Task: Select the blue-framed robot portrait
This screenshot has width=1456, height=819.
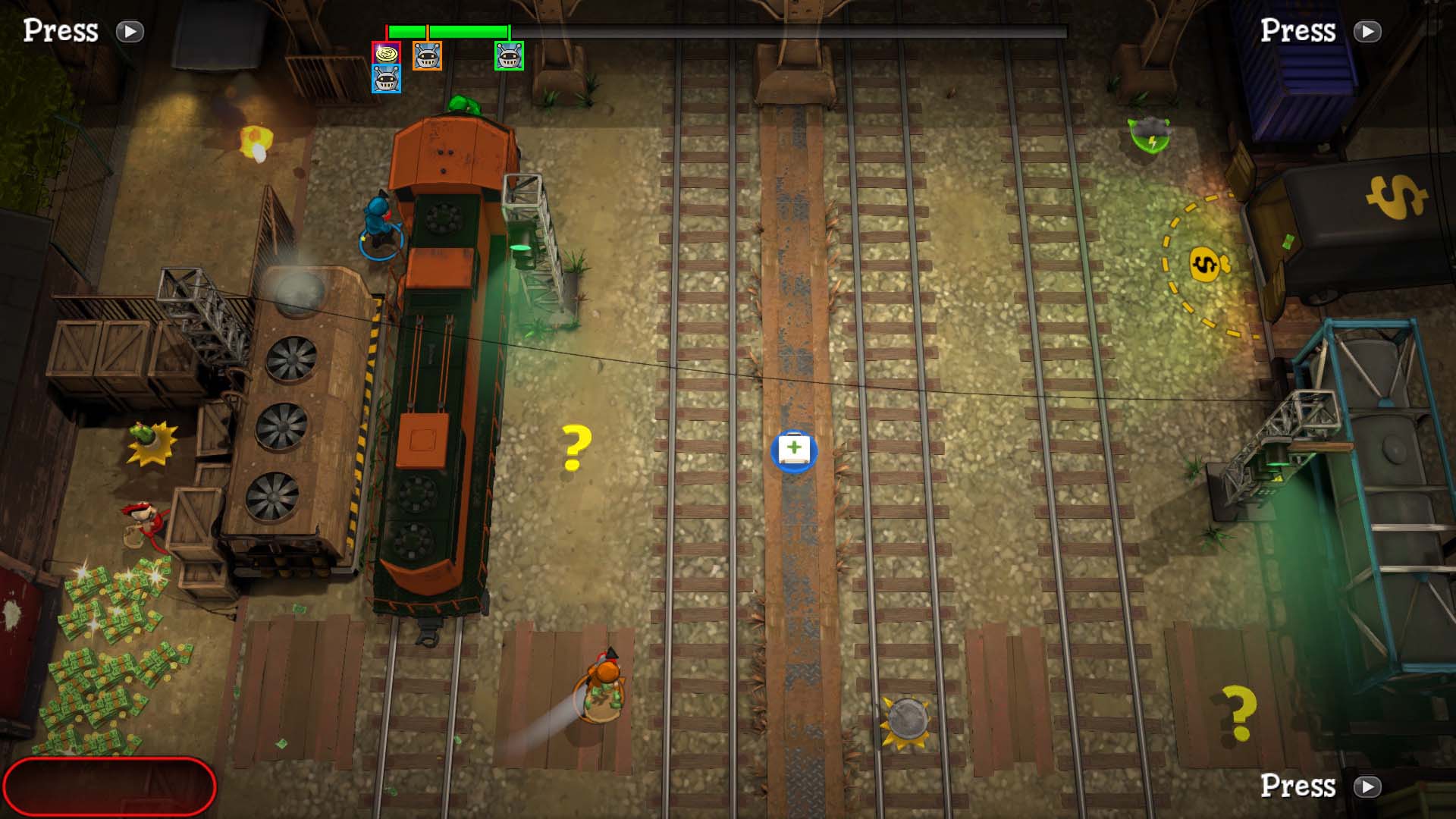Action: (386, 80)
